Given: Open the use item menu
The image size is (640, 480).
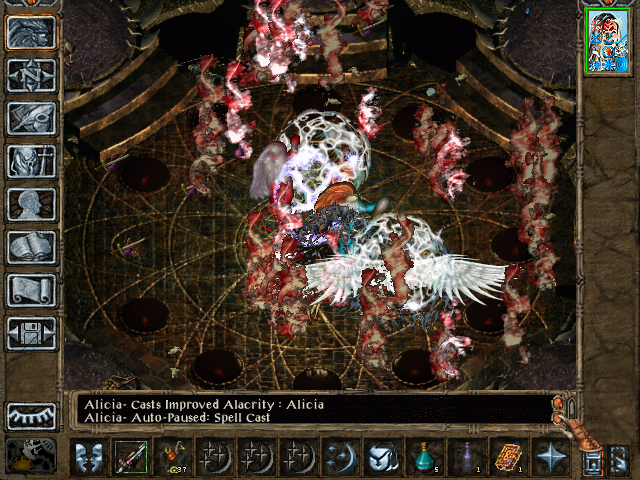Looking at the screenshot, I should click(382, 459).
